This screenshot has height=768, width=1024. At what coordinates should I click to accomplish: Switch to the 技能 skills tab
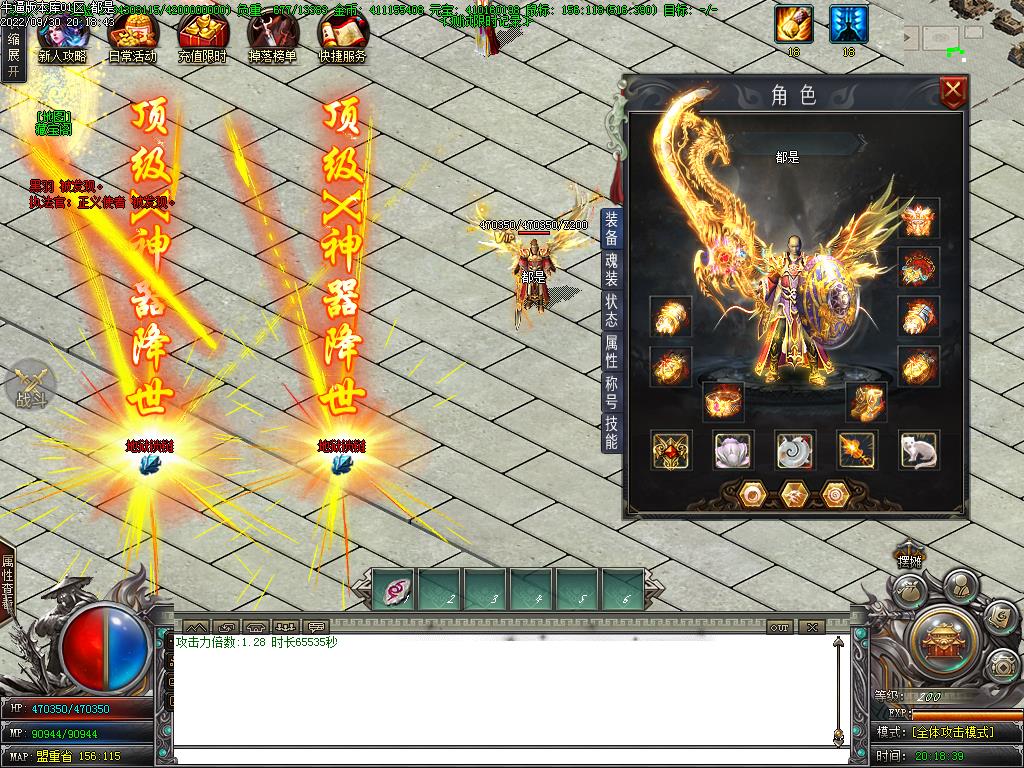coord(611,431)
